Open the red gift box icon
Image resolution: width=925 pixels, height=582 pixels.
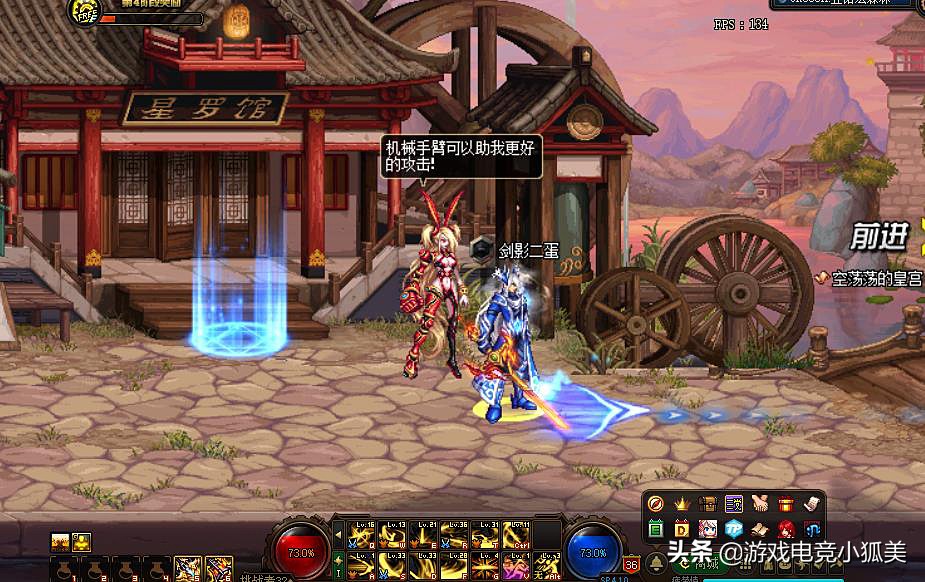coord(786,503)
